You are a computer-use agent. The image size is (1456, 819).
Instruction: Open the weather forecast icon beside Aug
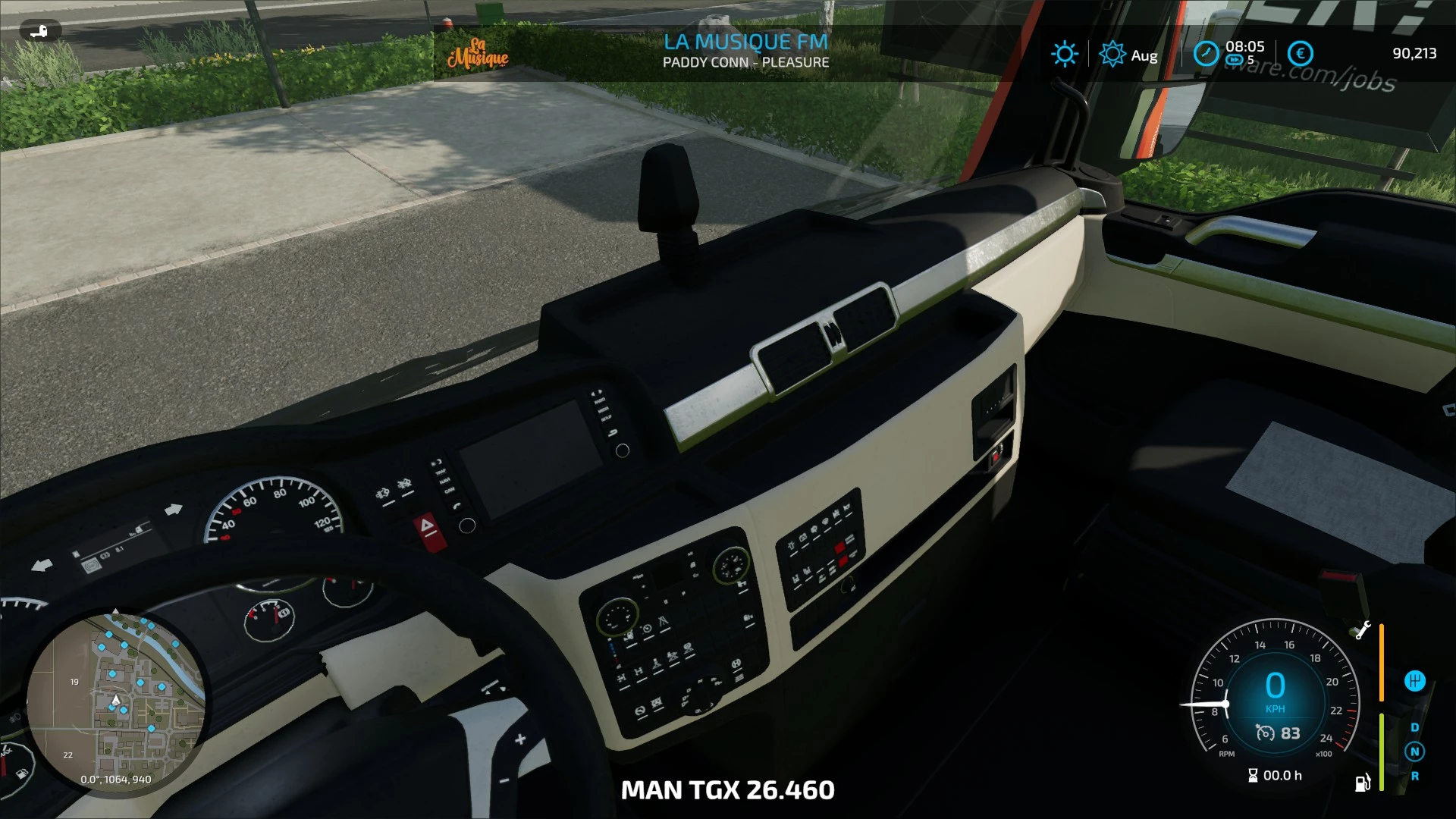tap(1112, 54)
